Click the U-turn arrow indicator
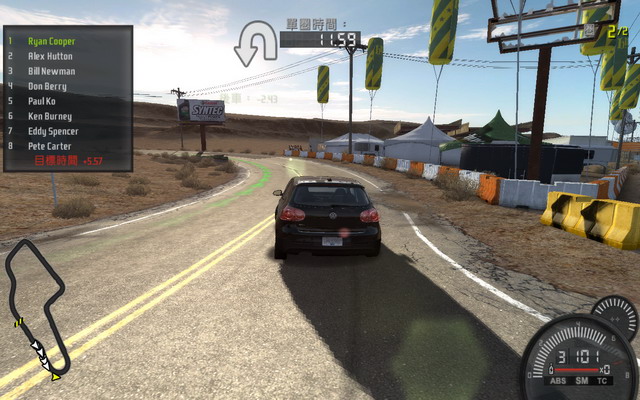 pyautogui.click(x=256, y=44)
